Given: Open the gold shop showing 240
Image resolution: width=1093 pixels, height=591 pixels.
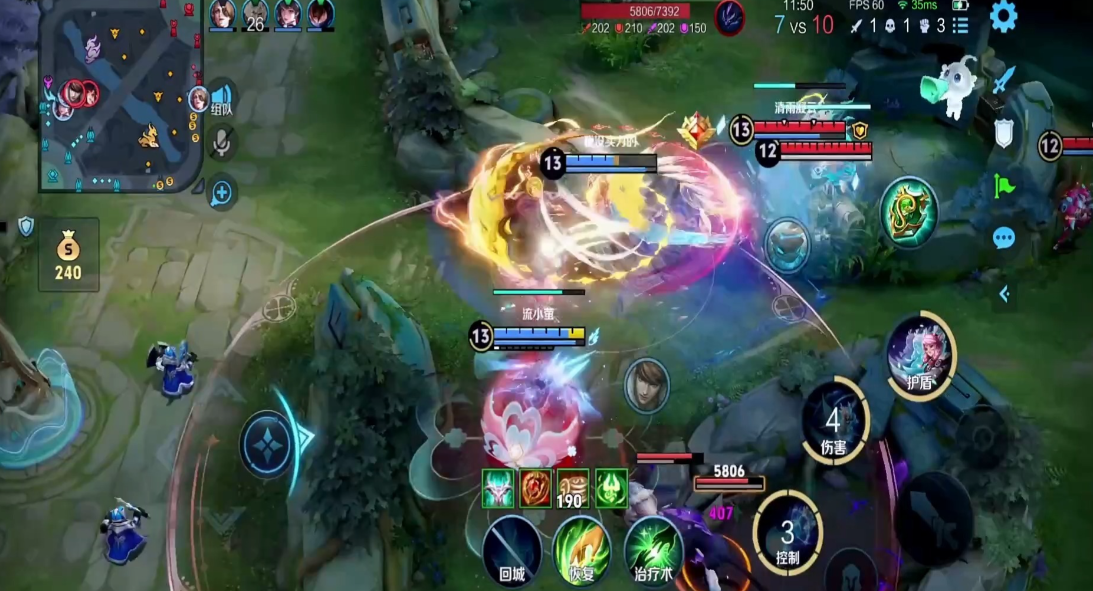Looking at the screenshot, I should point(68,255).
